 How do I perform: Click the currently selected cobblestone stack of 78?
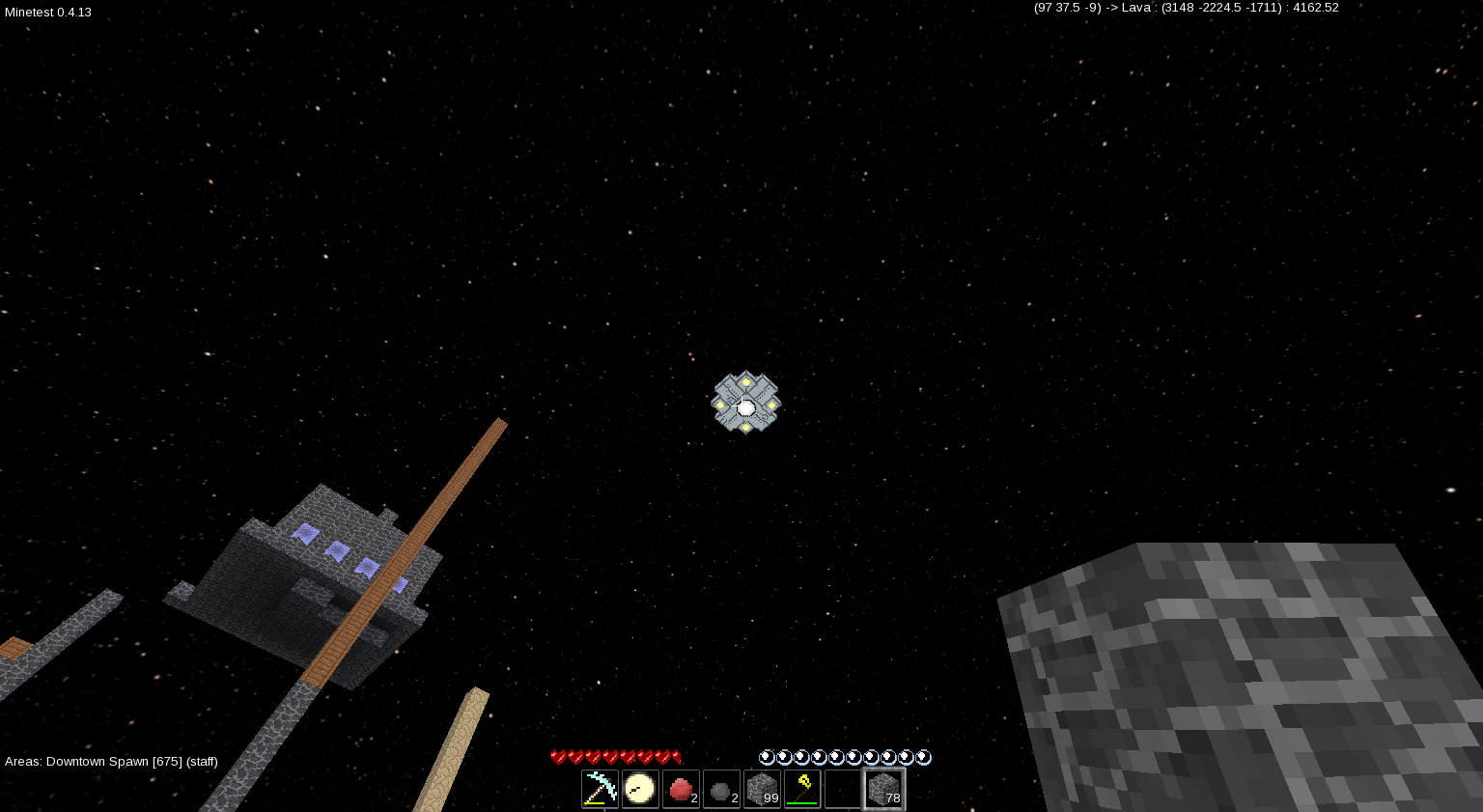tap(883, 789)
